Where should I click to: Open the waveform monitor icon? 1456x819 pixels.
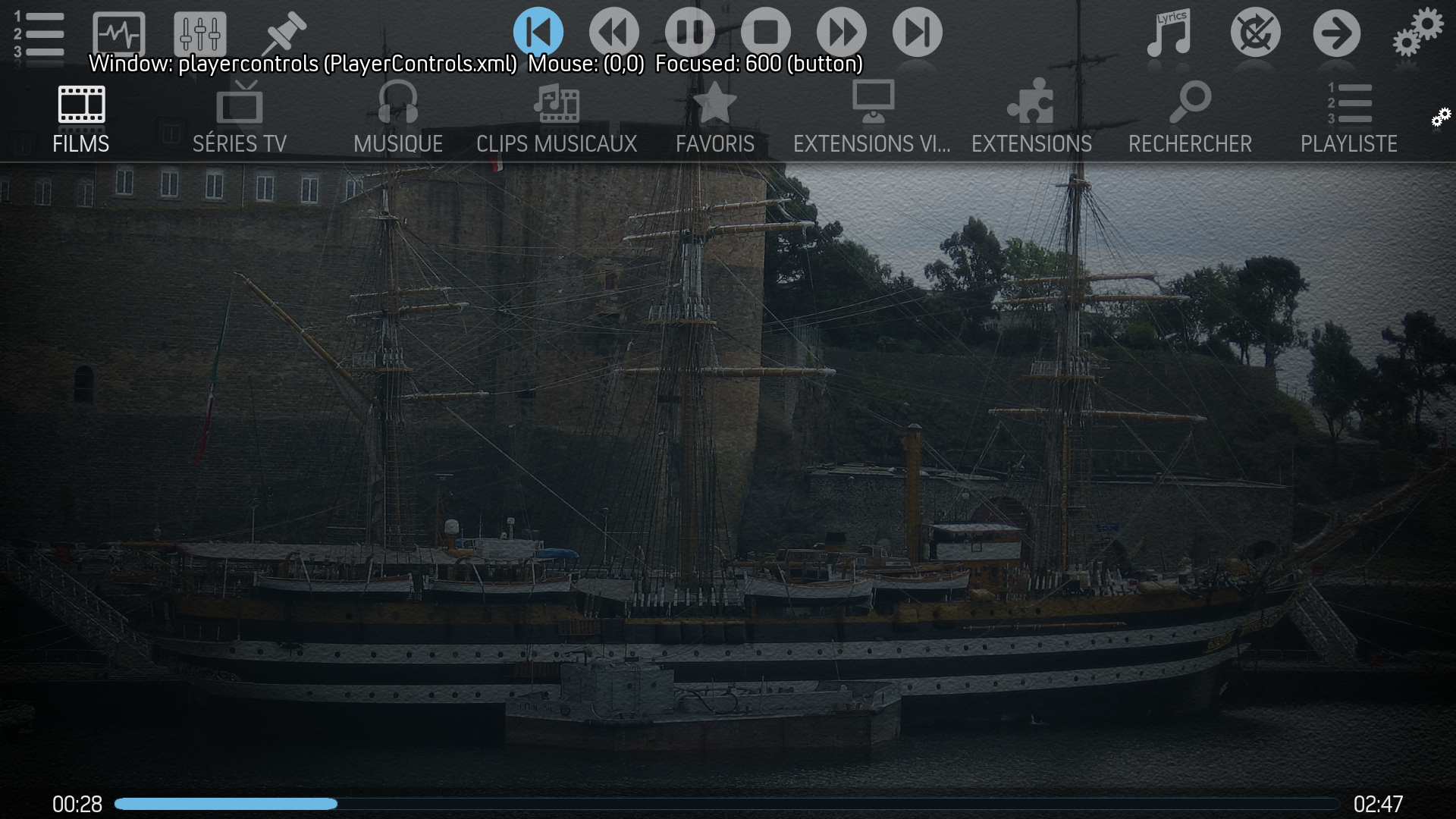(x=118, y=34)
